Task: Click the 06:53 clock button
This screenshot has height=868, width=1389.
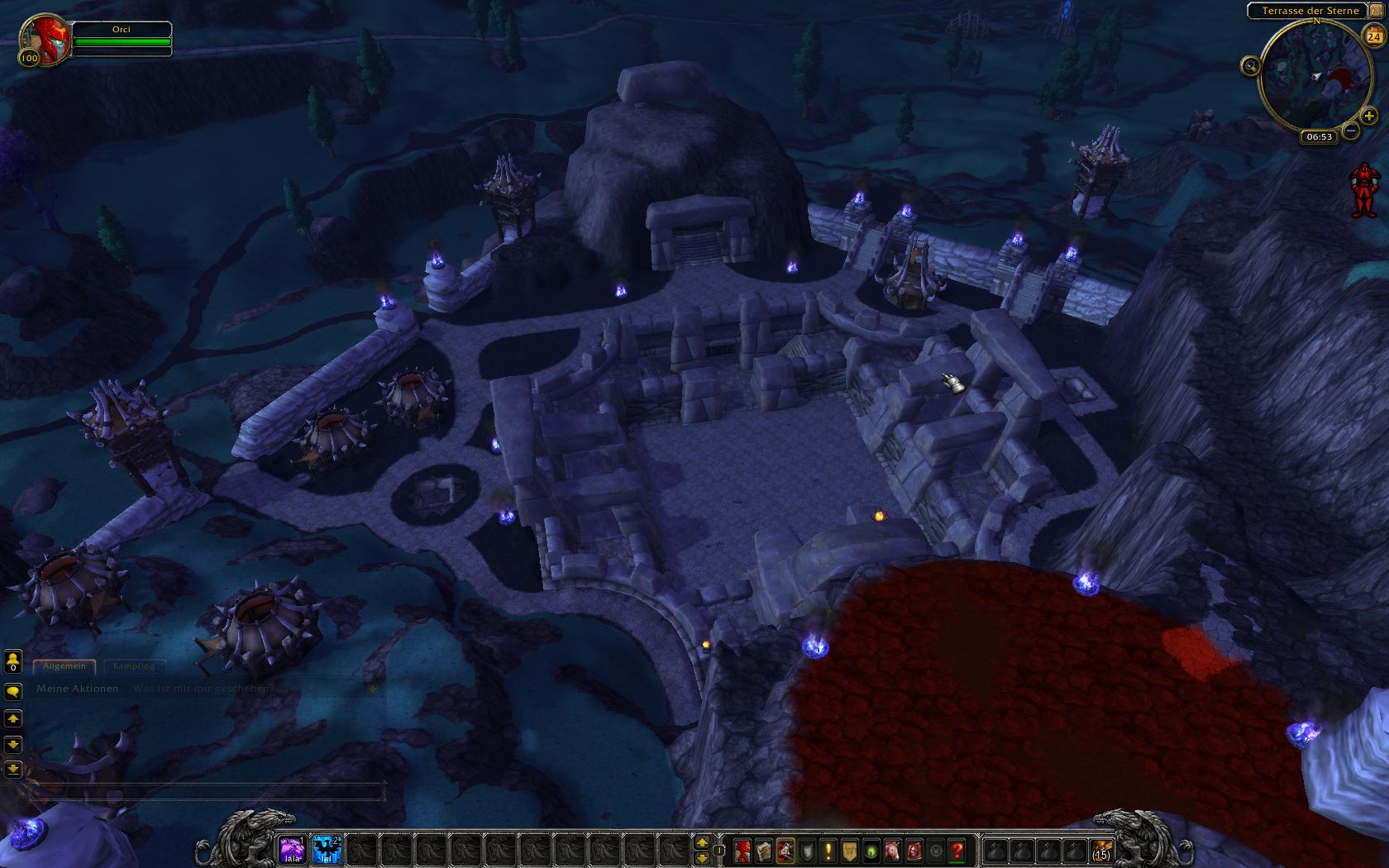Action: click(1319, 136)
